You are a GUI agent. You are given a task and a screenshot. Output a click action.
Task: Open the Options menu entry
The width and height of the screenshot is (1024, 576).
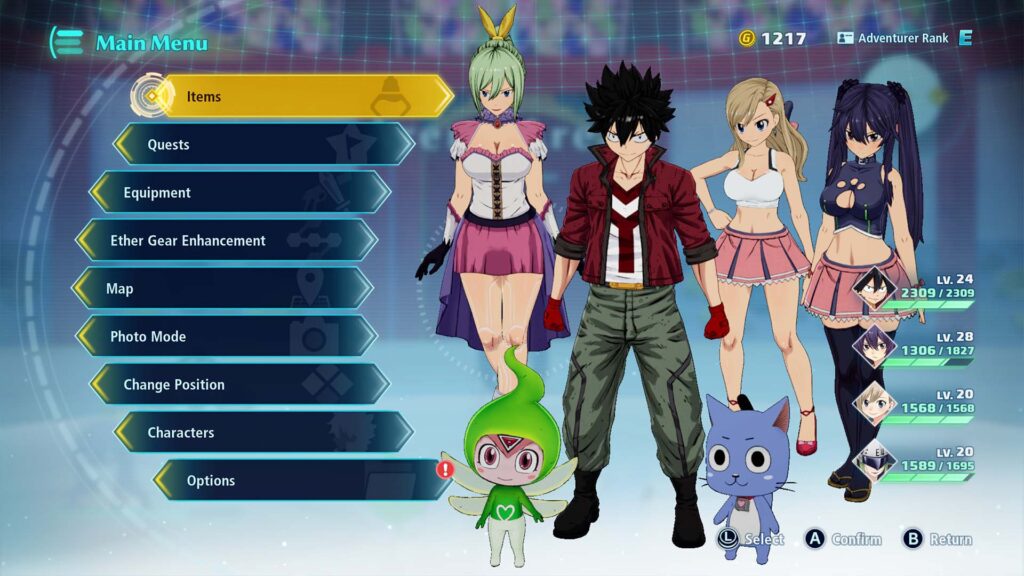pos(300,481)
